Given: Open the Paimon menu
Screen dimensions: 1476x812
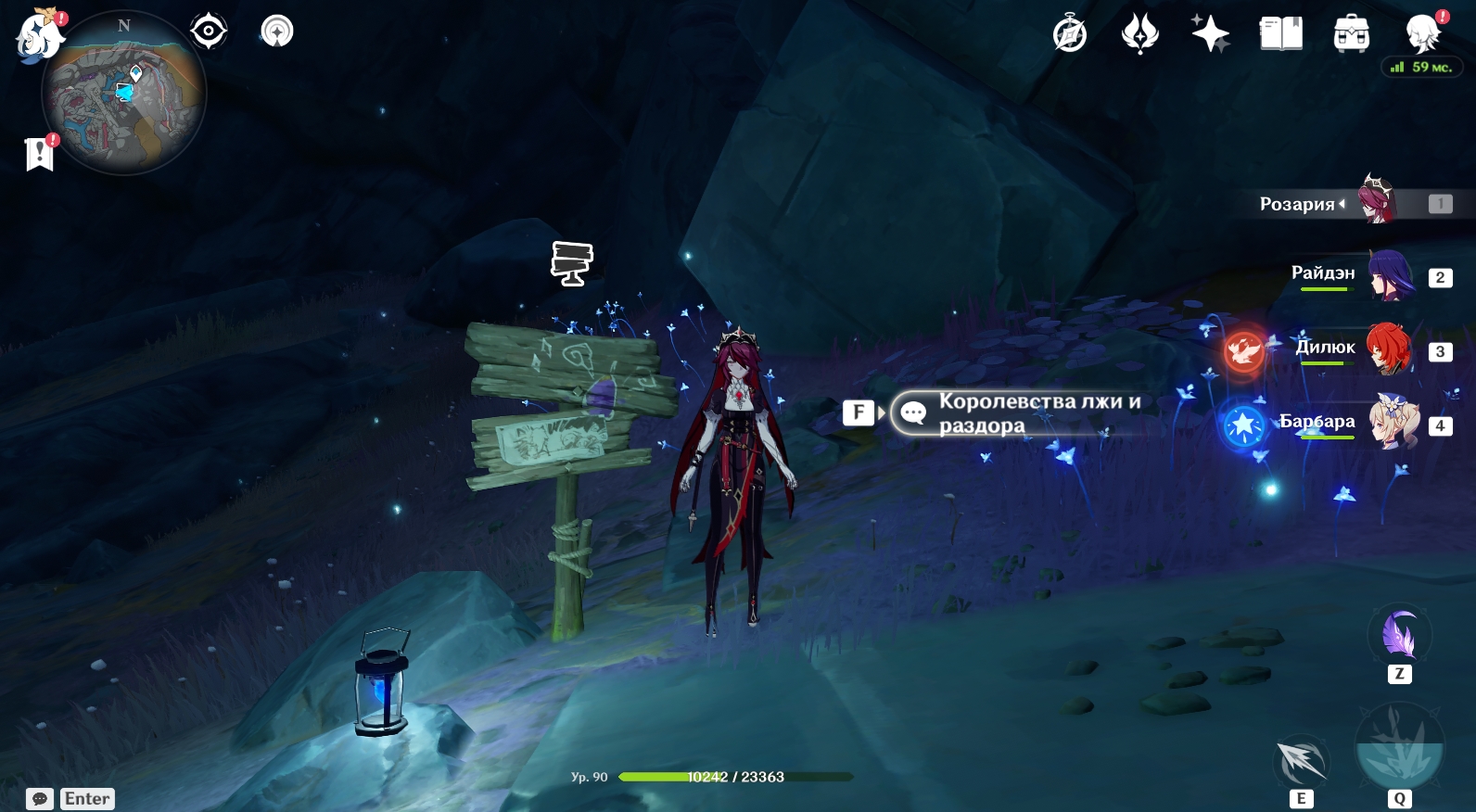Looking at the screenshot, I should (39, 37).
